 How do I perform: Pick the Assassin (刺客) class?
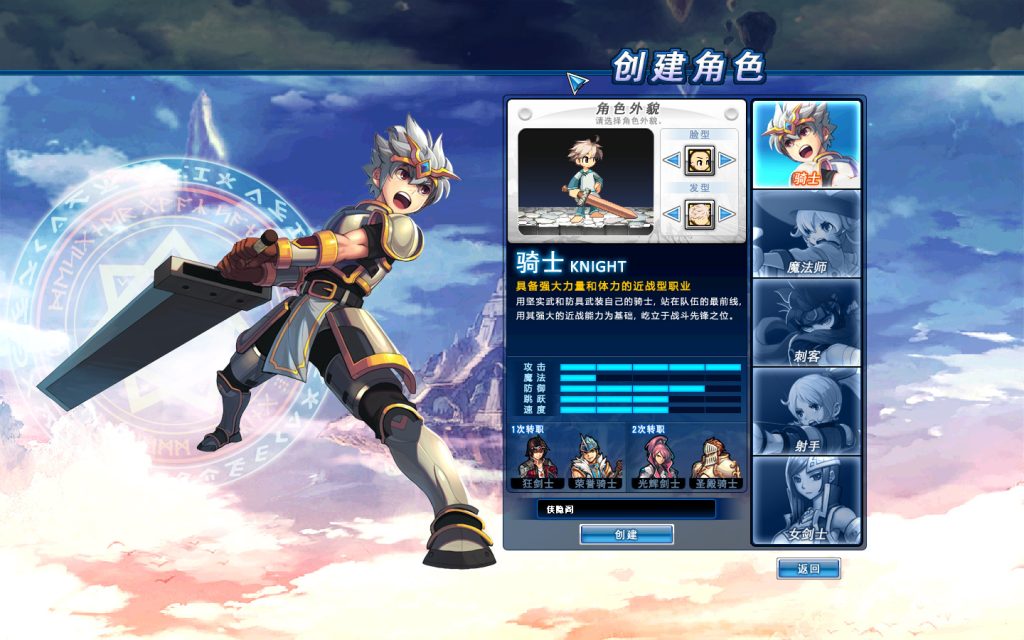[x=806, y=322]
